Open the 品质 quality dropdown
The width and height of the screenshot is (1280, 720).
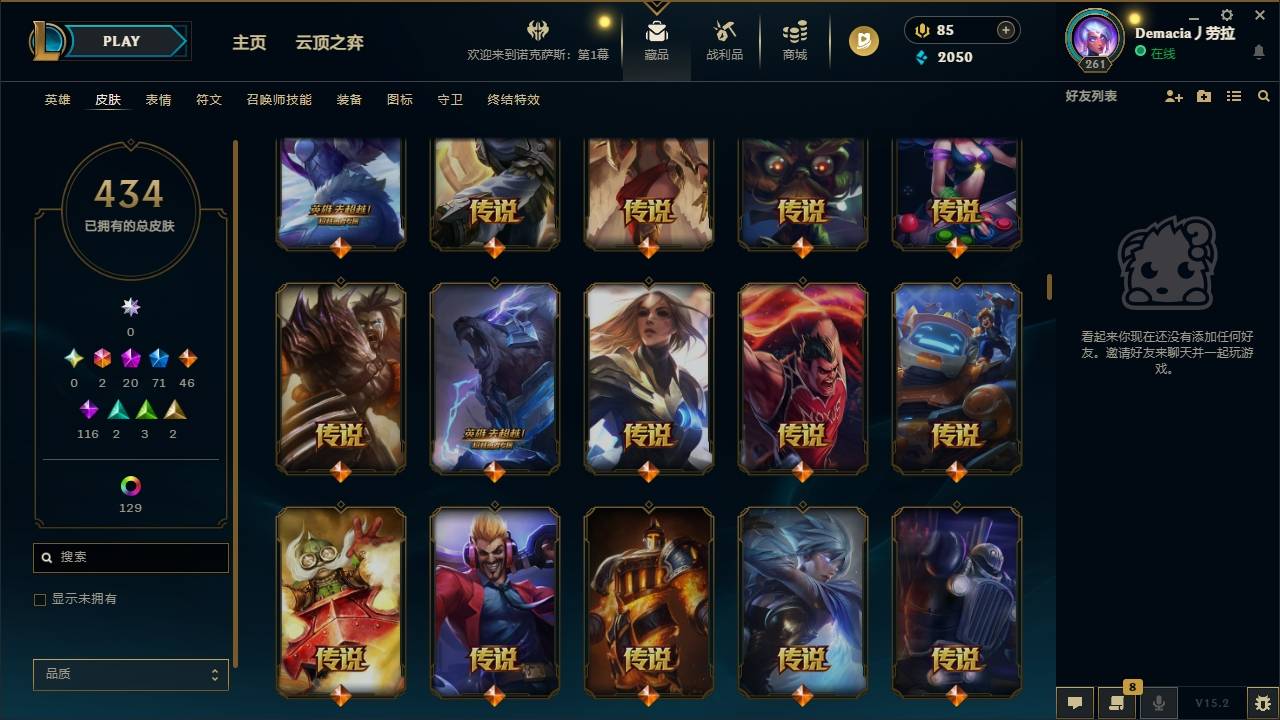coord(130,674)
